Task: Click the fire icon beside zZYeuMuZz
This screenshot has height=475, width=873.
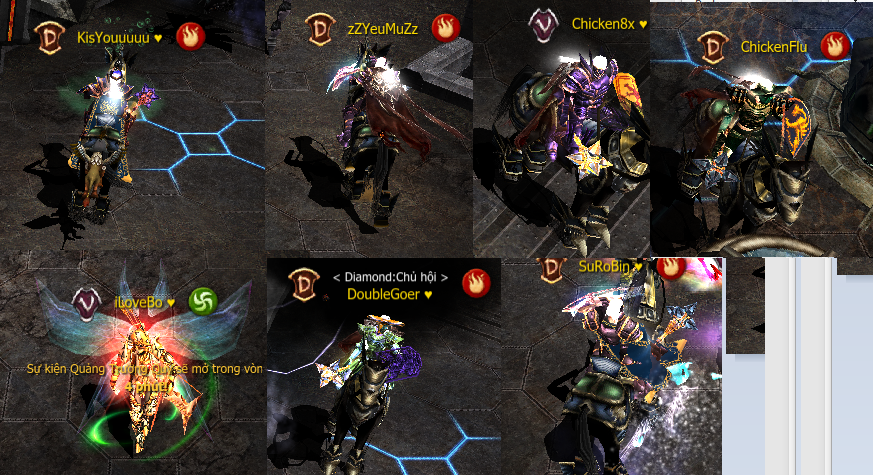Action: (445, 27)
